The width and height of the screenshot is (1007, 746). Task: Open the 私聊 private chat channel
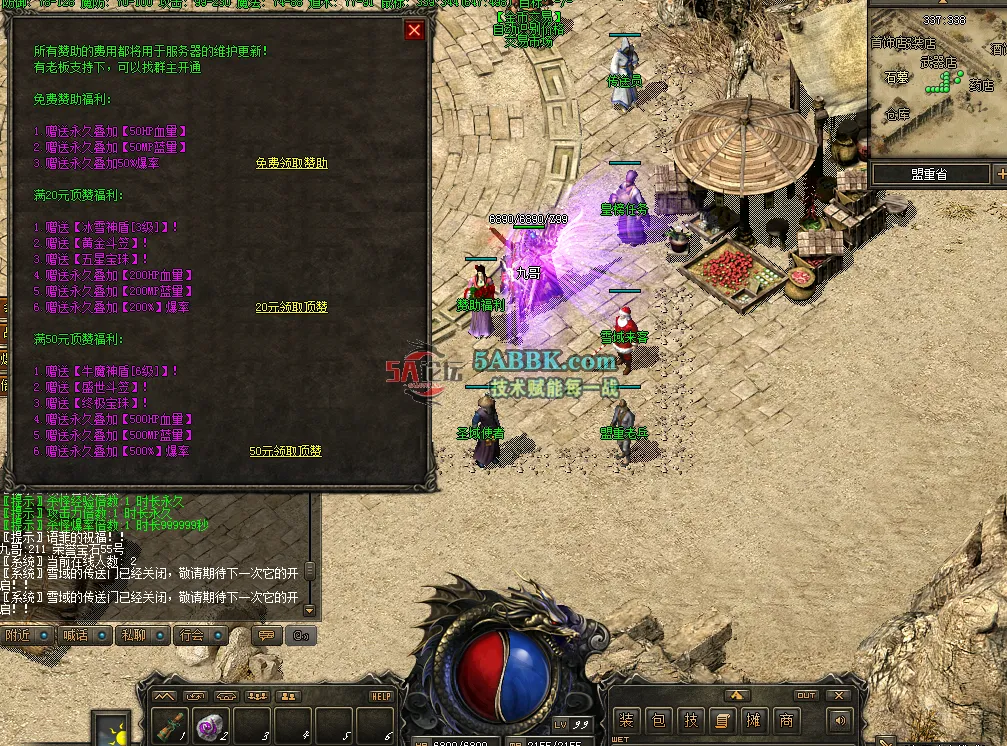[133, 635]
